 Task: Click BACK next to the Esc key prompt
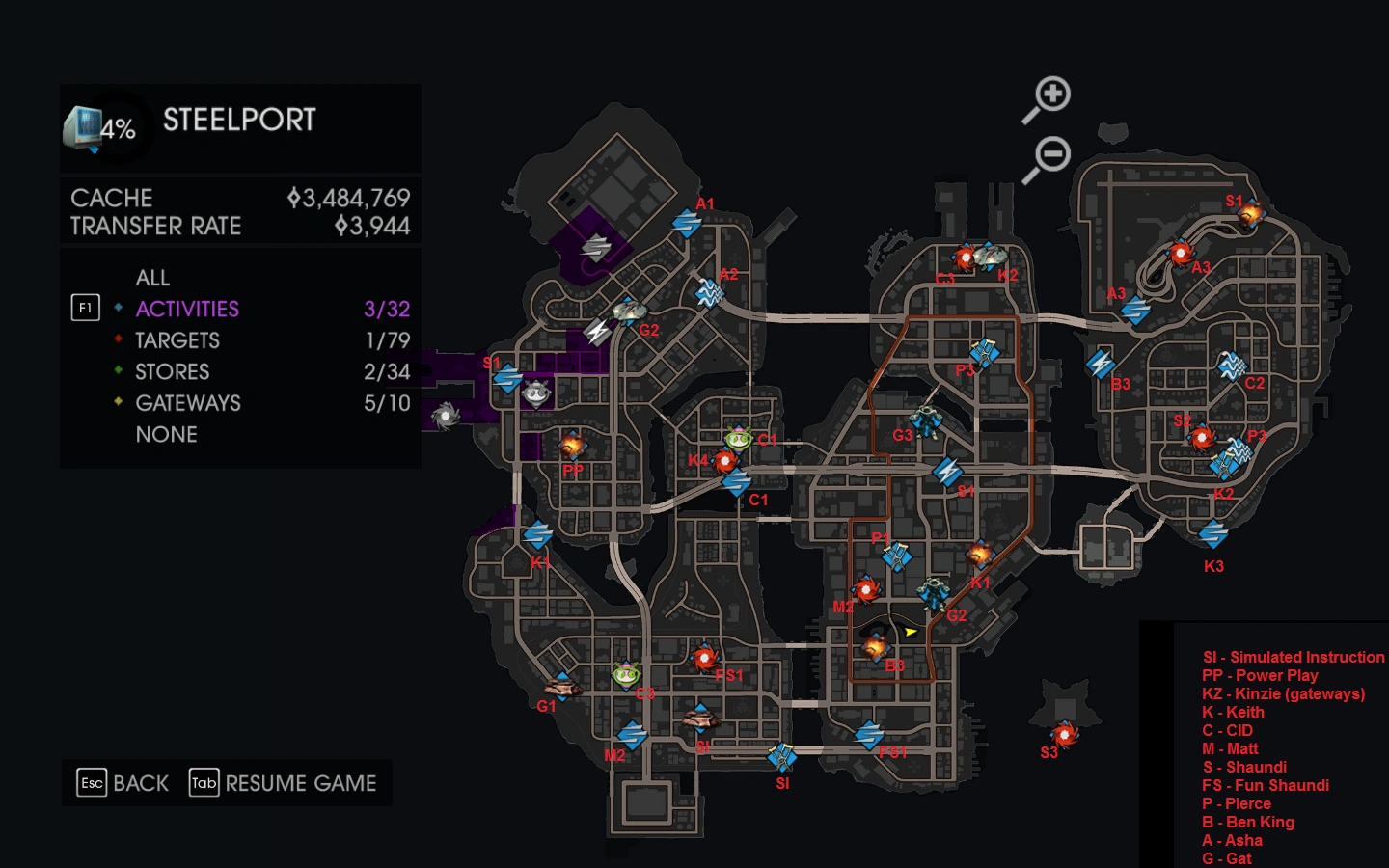[x=139, y=783]
